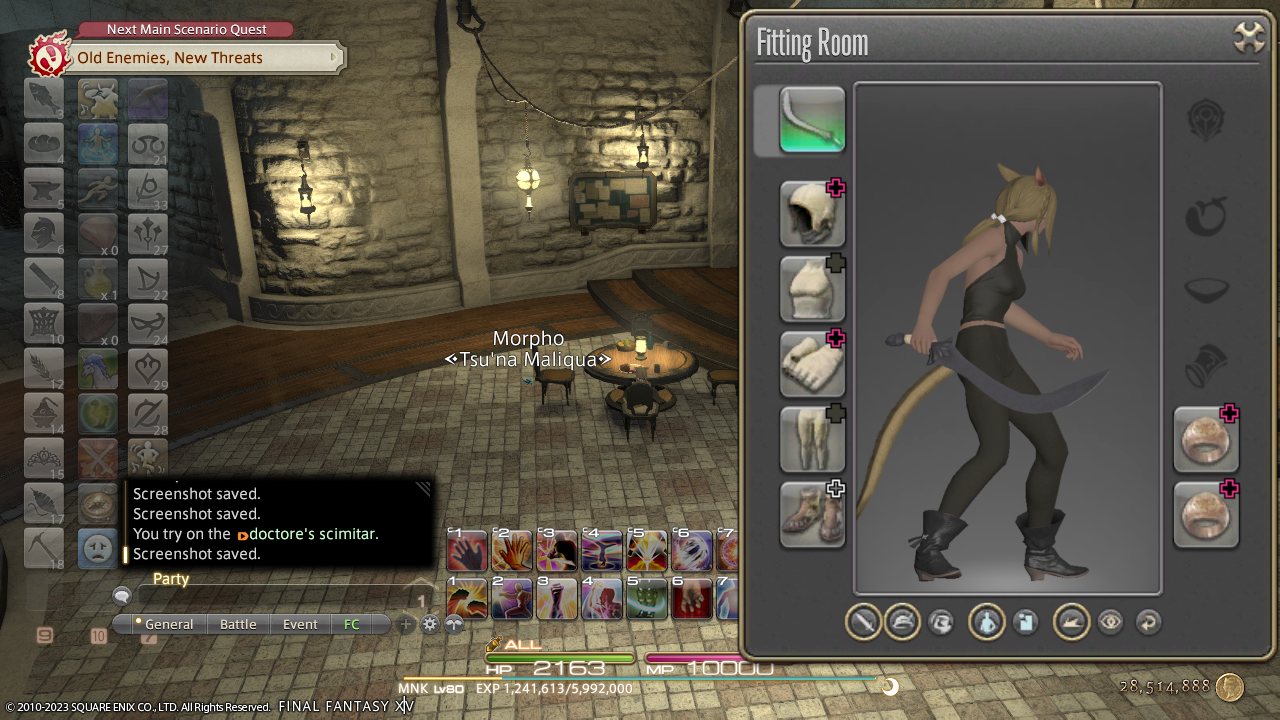Select the white hood head slot

pyautogui.click(x=812, y=214)
